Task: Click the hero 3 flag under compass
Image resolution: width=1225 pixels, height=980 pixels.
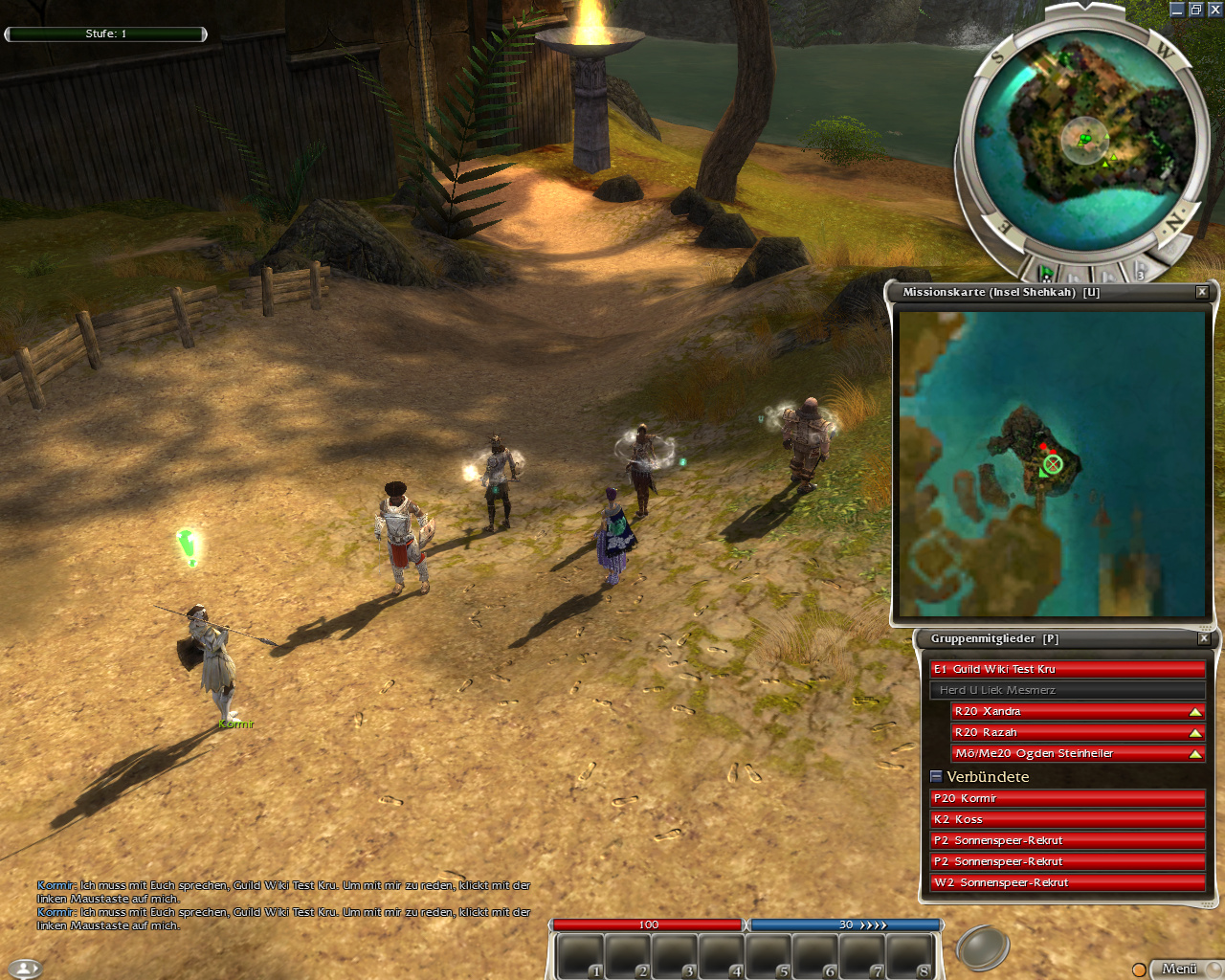Action: (1140, 271)
